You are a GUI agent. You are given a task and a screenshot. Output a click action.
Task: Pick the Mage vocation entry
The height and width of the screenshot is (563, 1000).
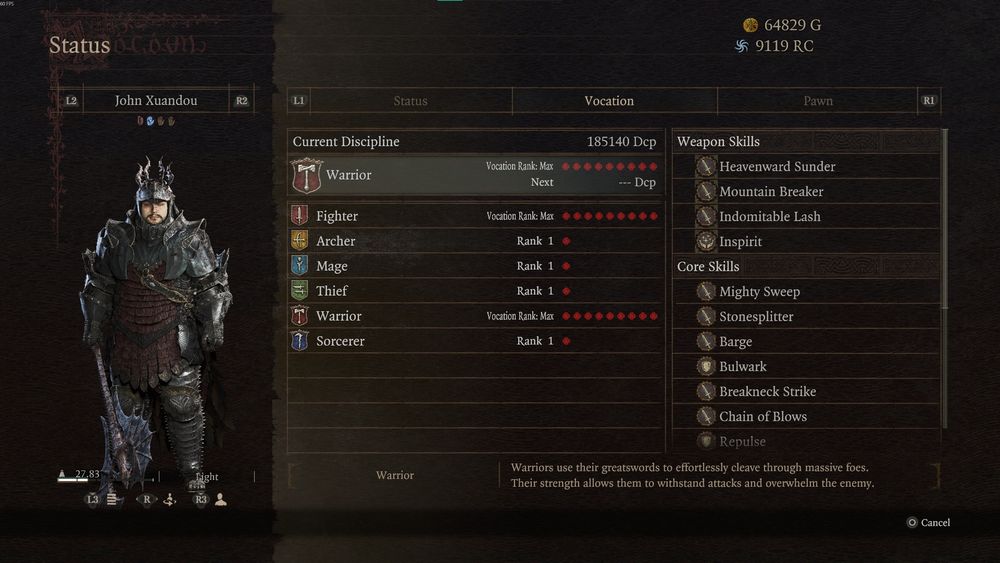475,266
